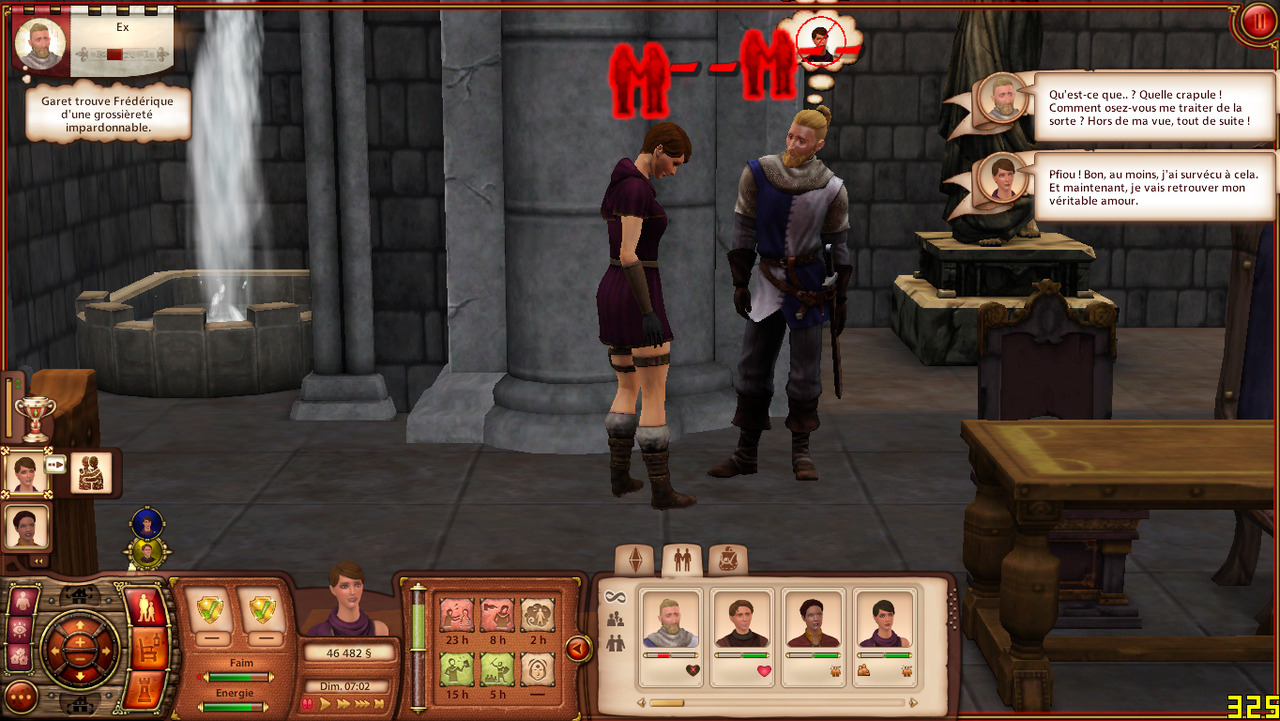
Task: Open the three-dots options menu button
Action: pos(21,696)
